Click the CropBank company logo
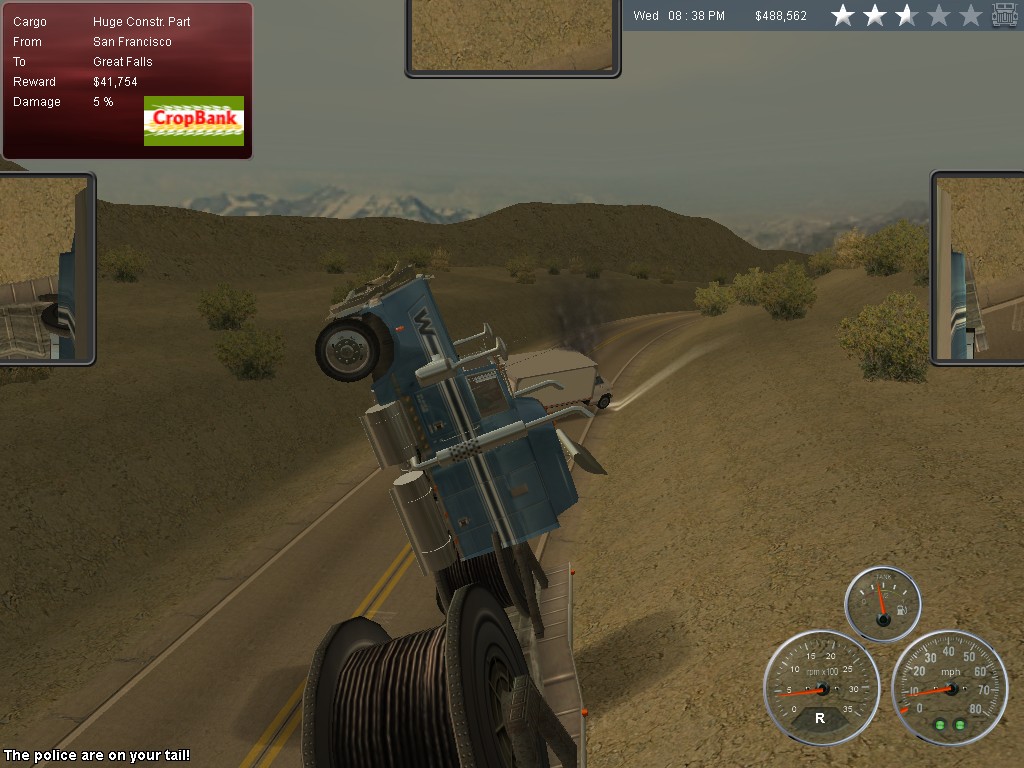Viewport: 1024px width, 768px height. [194, 121]
